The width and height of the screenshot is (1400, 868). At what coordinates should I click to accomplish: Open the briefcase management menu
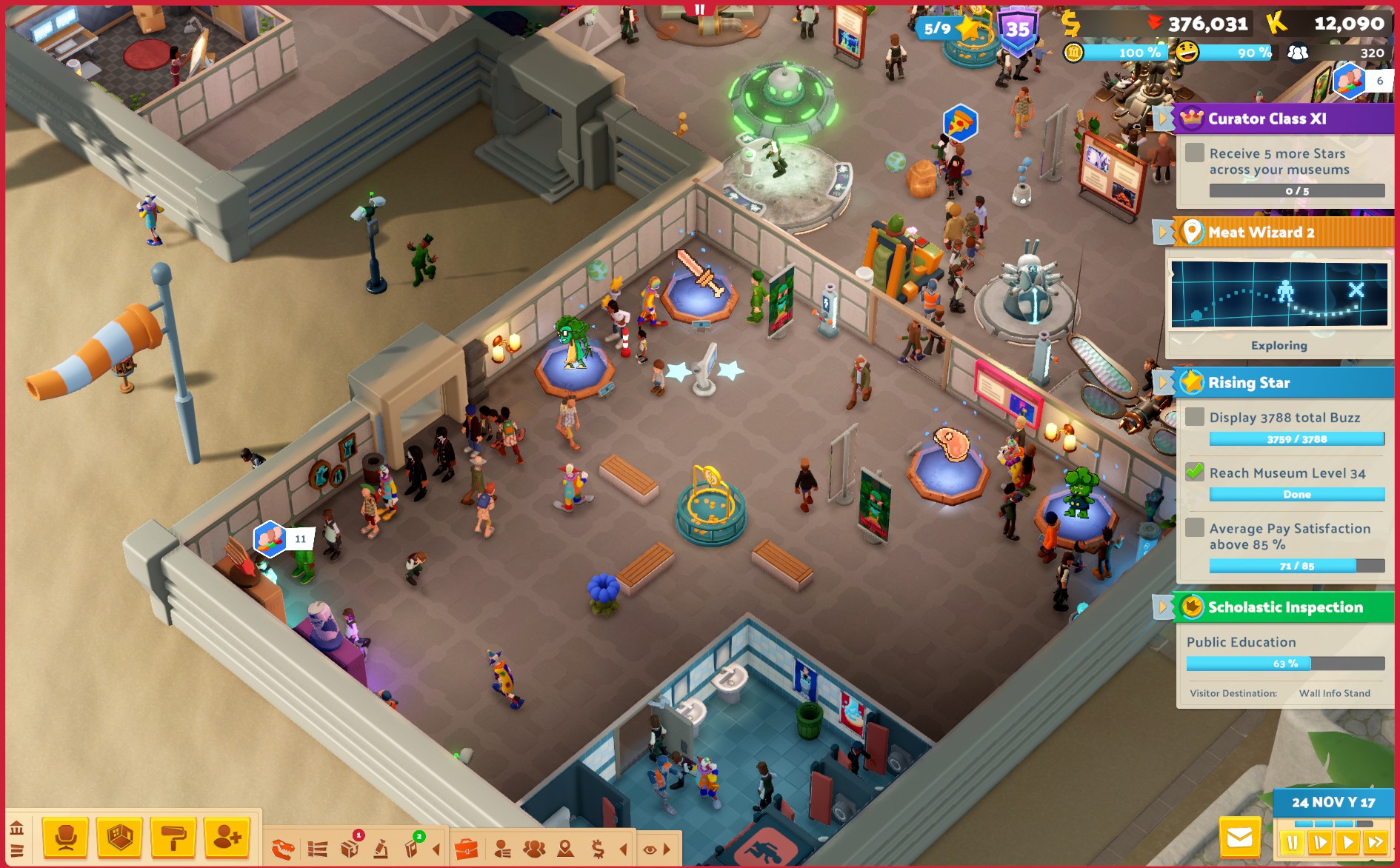[x=466, y=849]
